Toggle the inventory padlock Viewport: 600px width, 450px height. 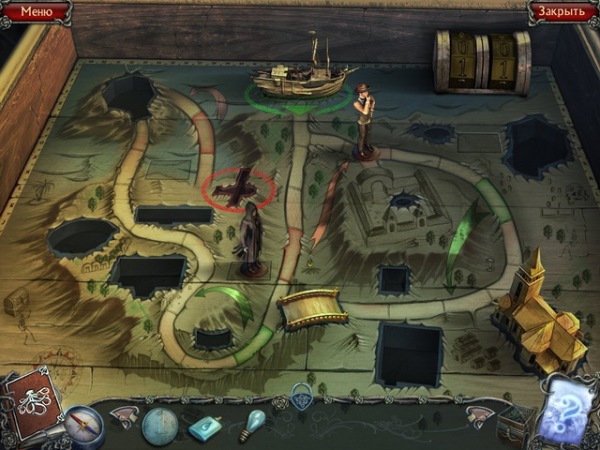coord(301,392)
